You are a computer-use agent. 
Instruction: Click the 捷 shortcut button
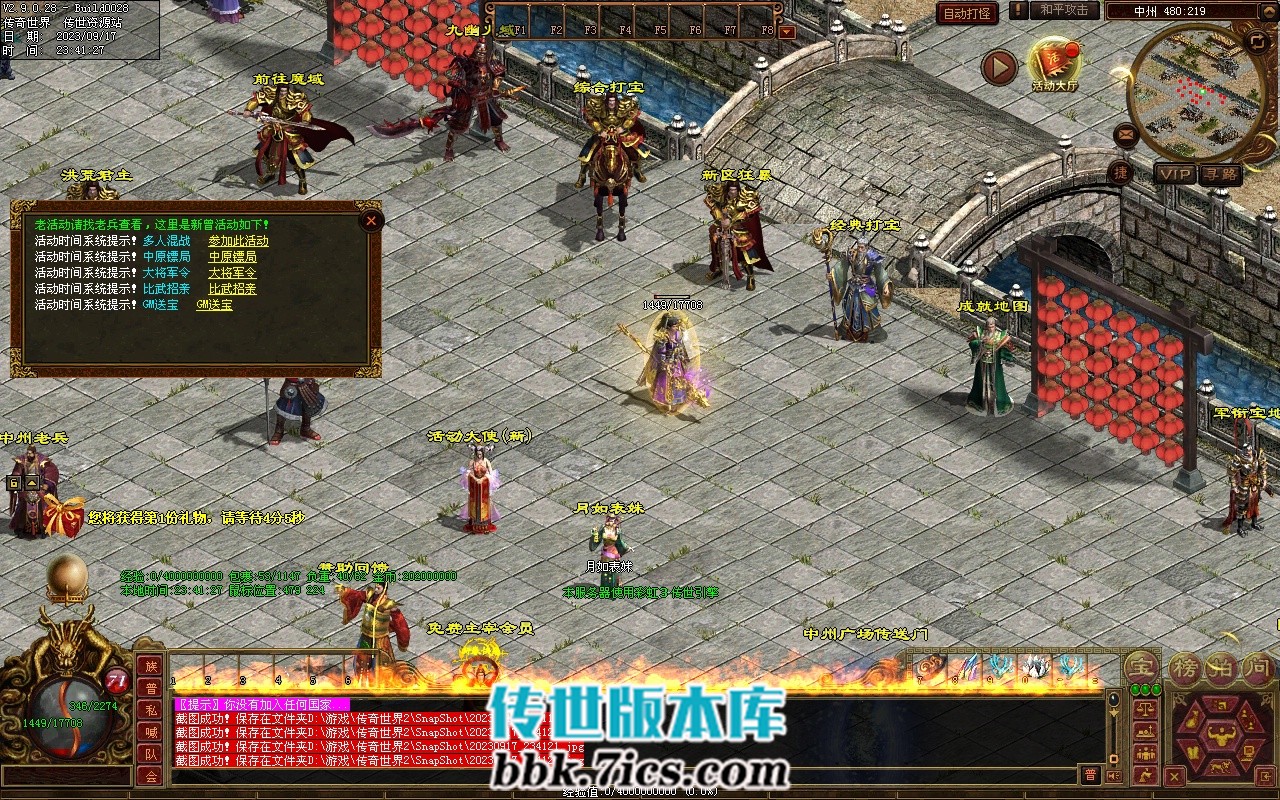(x=1120, y=172)
